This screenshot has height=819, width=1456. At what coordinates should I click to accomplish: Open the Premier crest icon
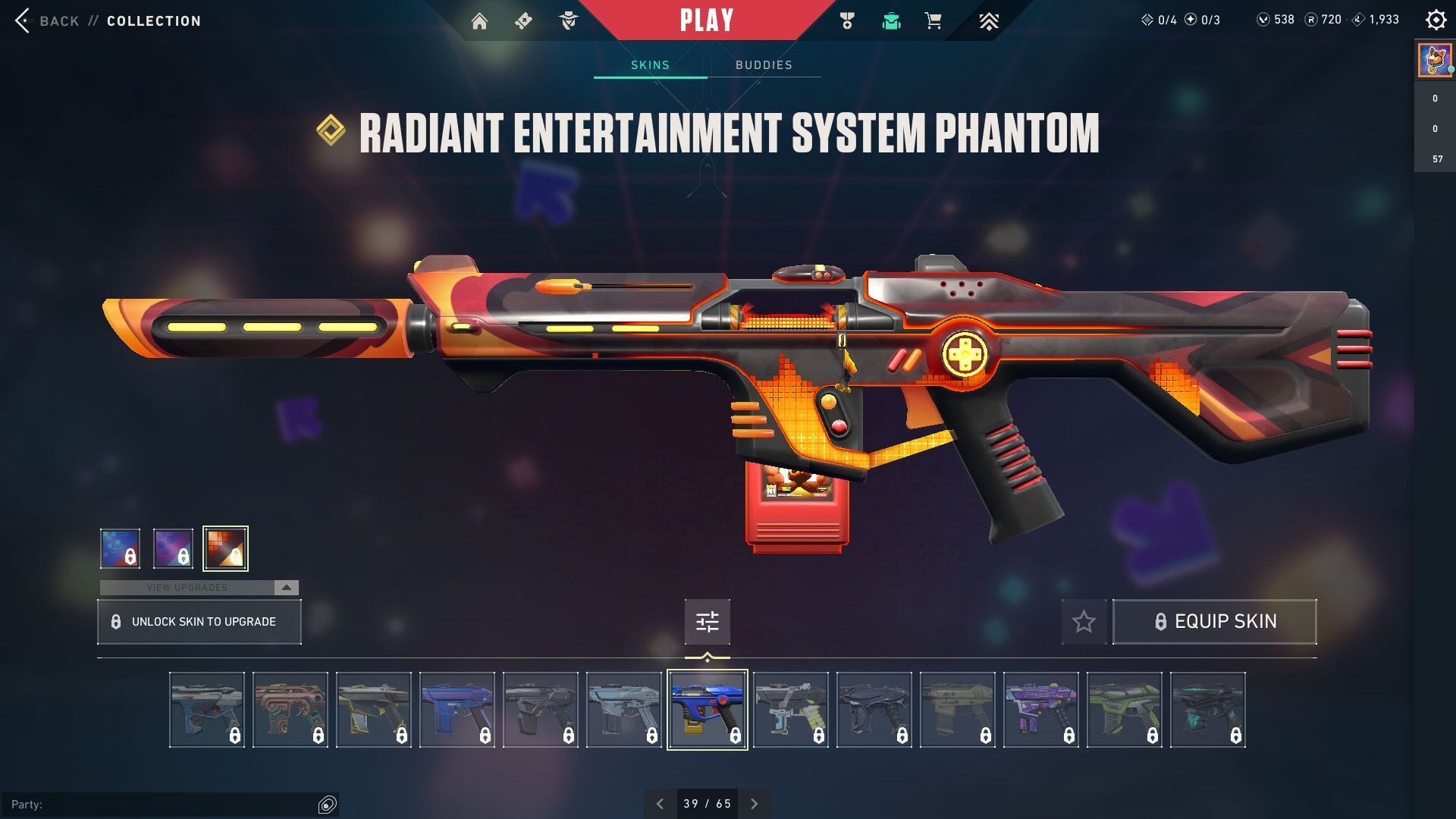989,20
